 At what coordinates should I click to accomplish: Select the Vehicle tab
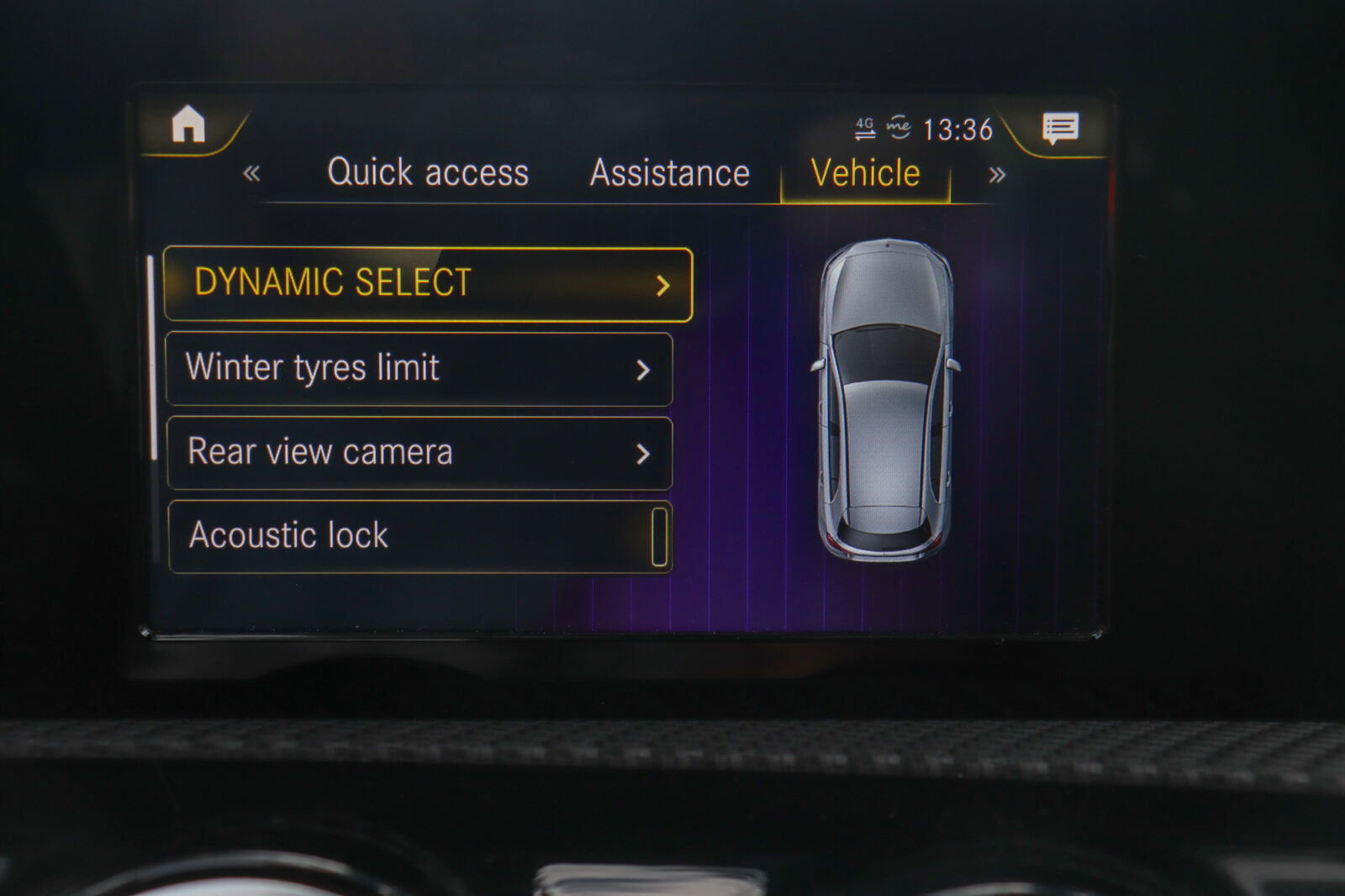coord(865,174)
